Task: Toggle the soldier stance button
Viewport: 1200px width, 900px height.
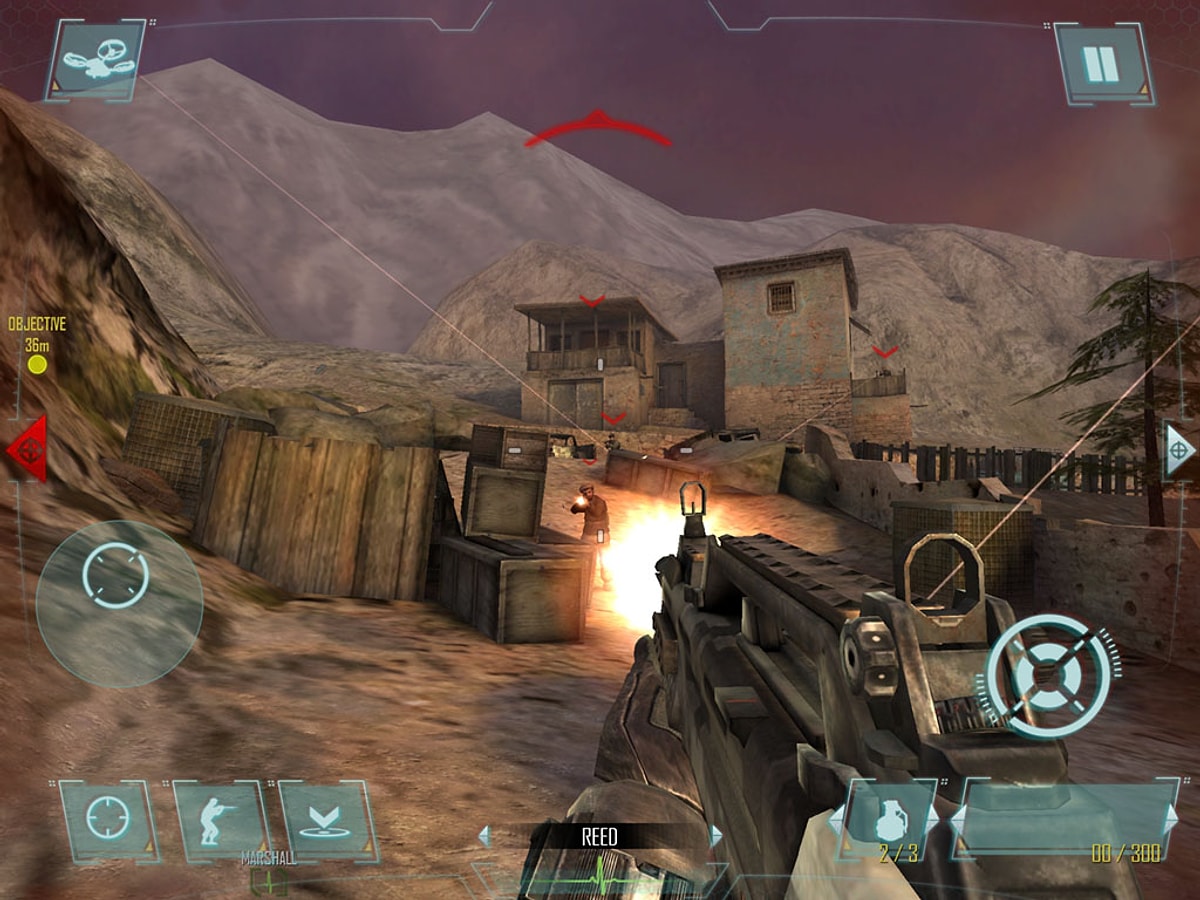Action: pos(219,820)
